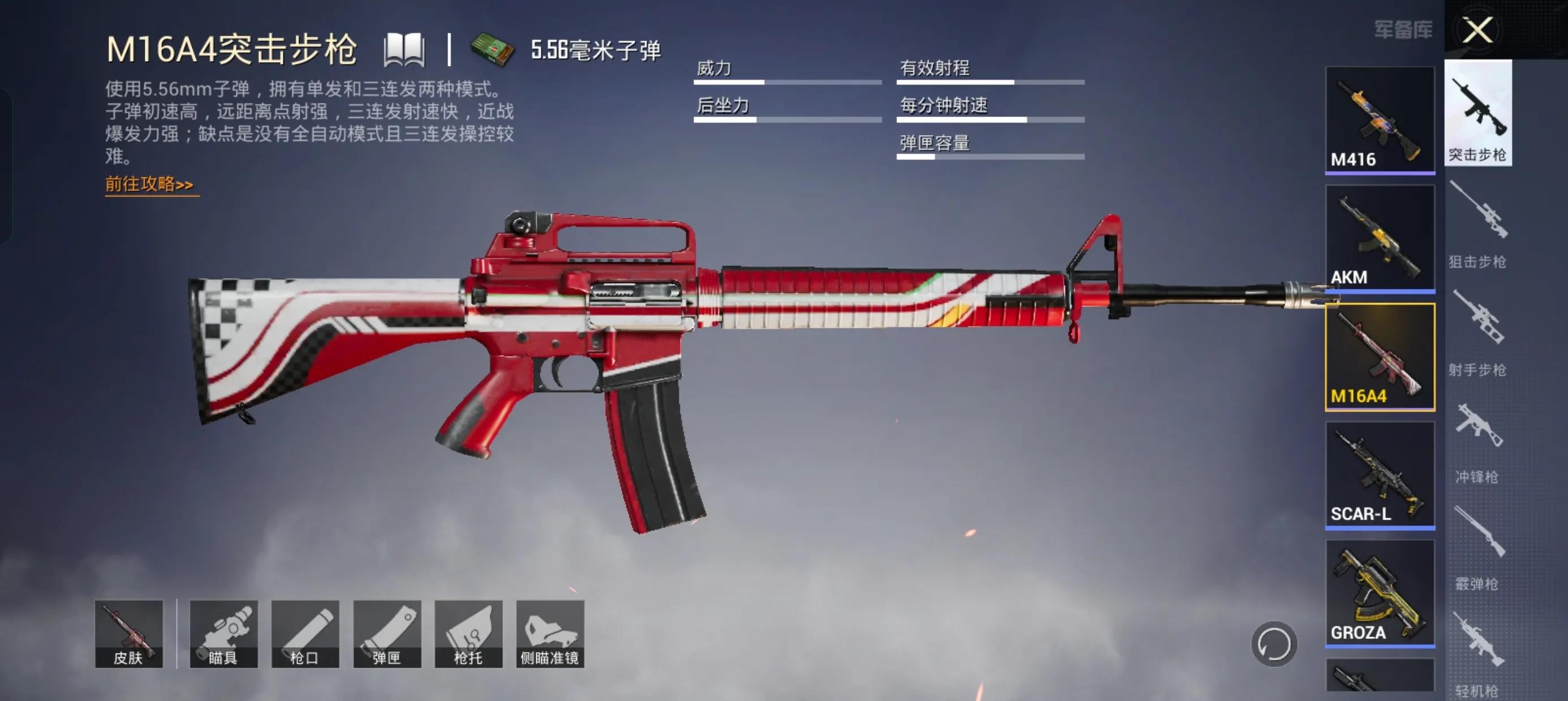Open the 瞄具 sight attachment slot
The image size is (1568, 701).
(x=223, y=634)
